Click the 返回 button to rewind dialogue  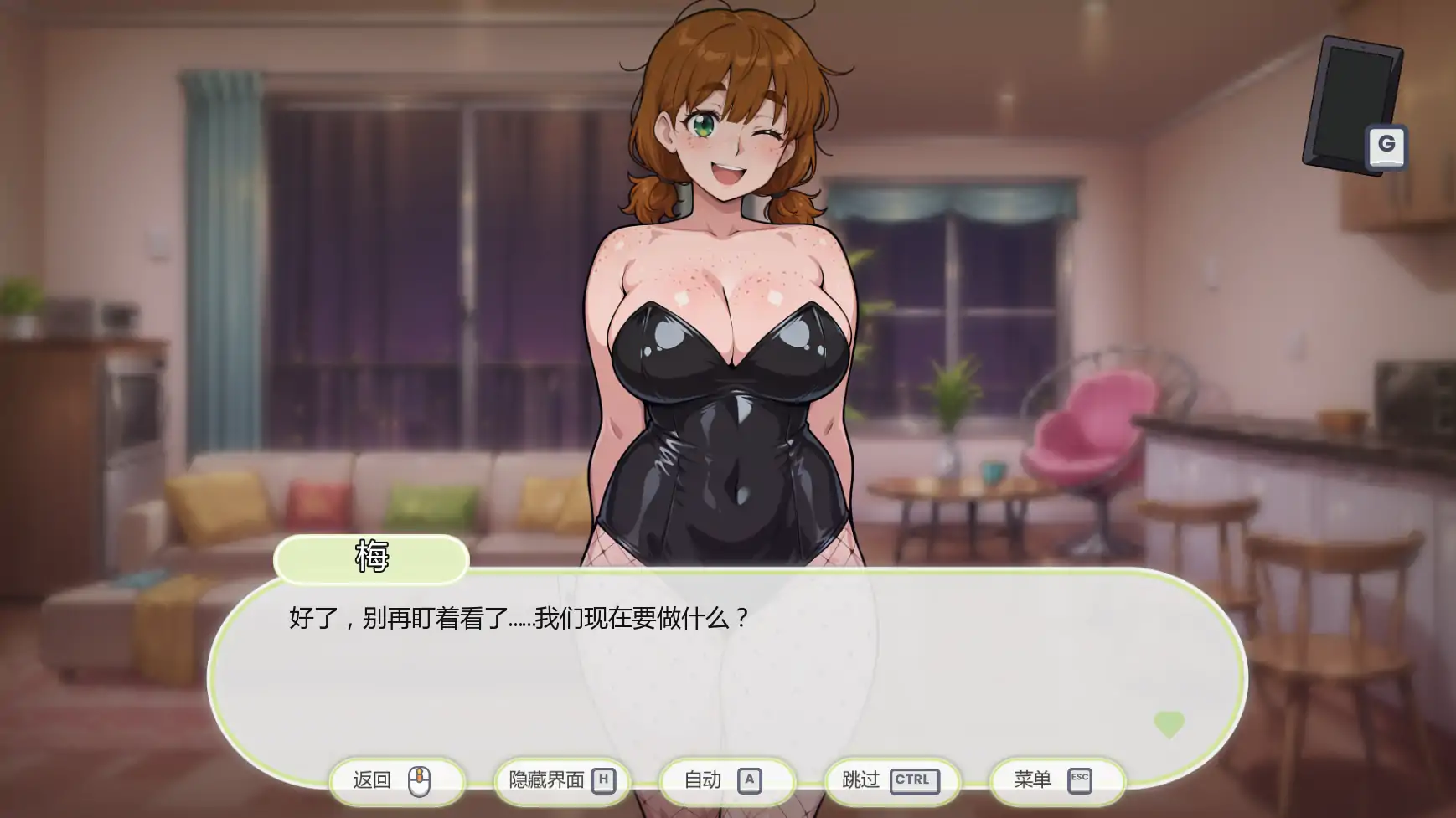tap(397, 779)
